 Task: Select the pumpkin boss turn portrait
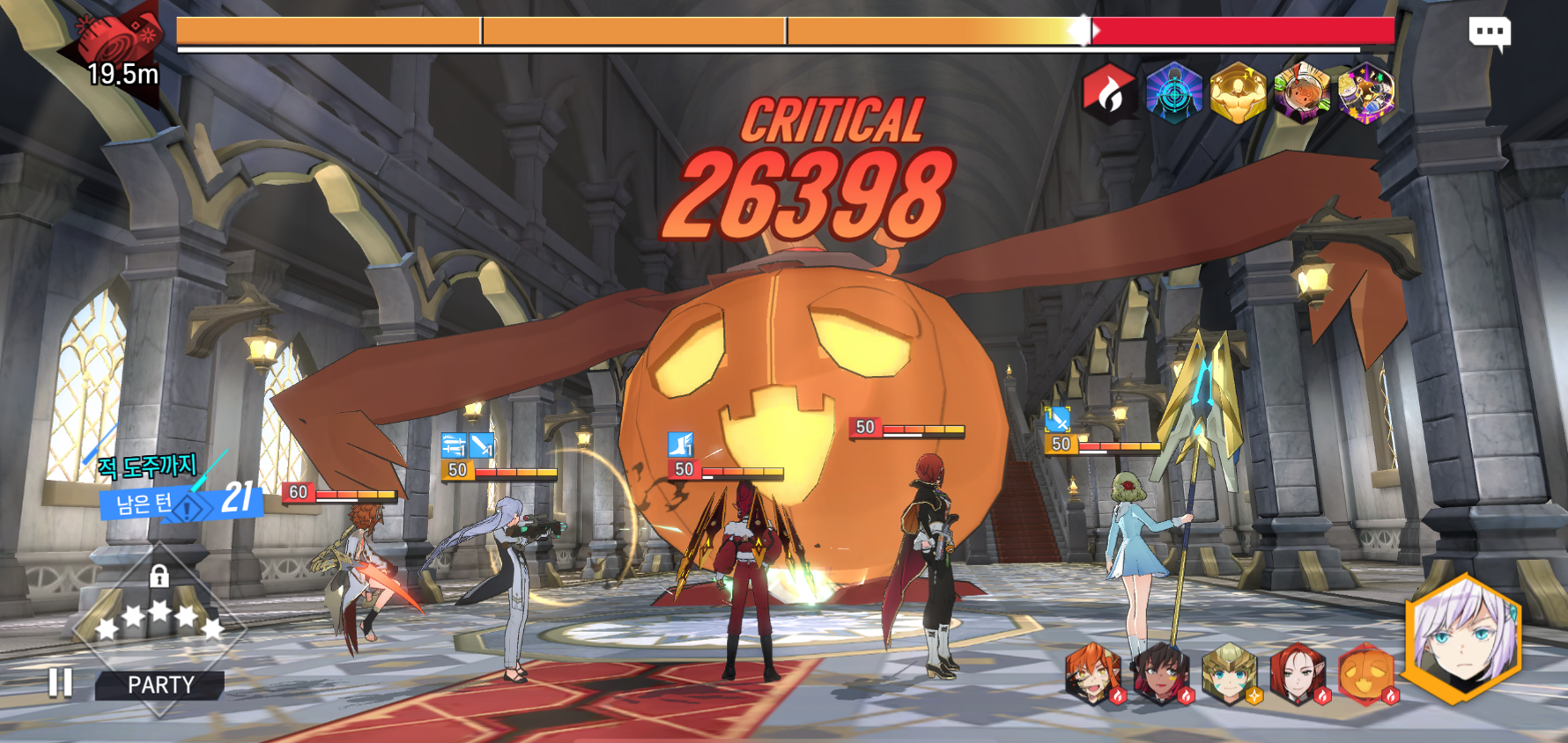point(1365,675)
